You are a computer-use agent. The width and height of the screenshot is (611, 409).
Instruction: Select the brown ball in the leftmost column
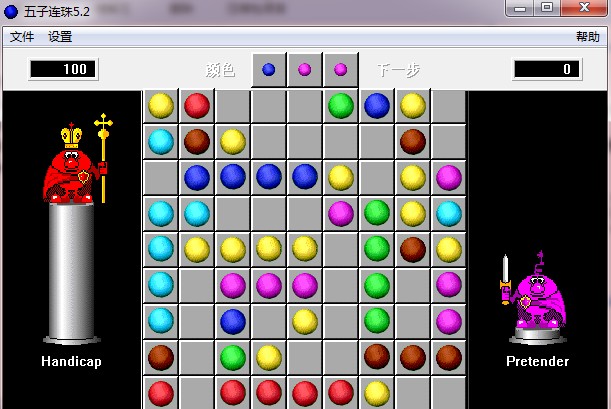161,357
